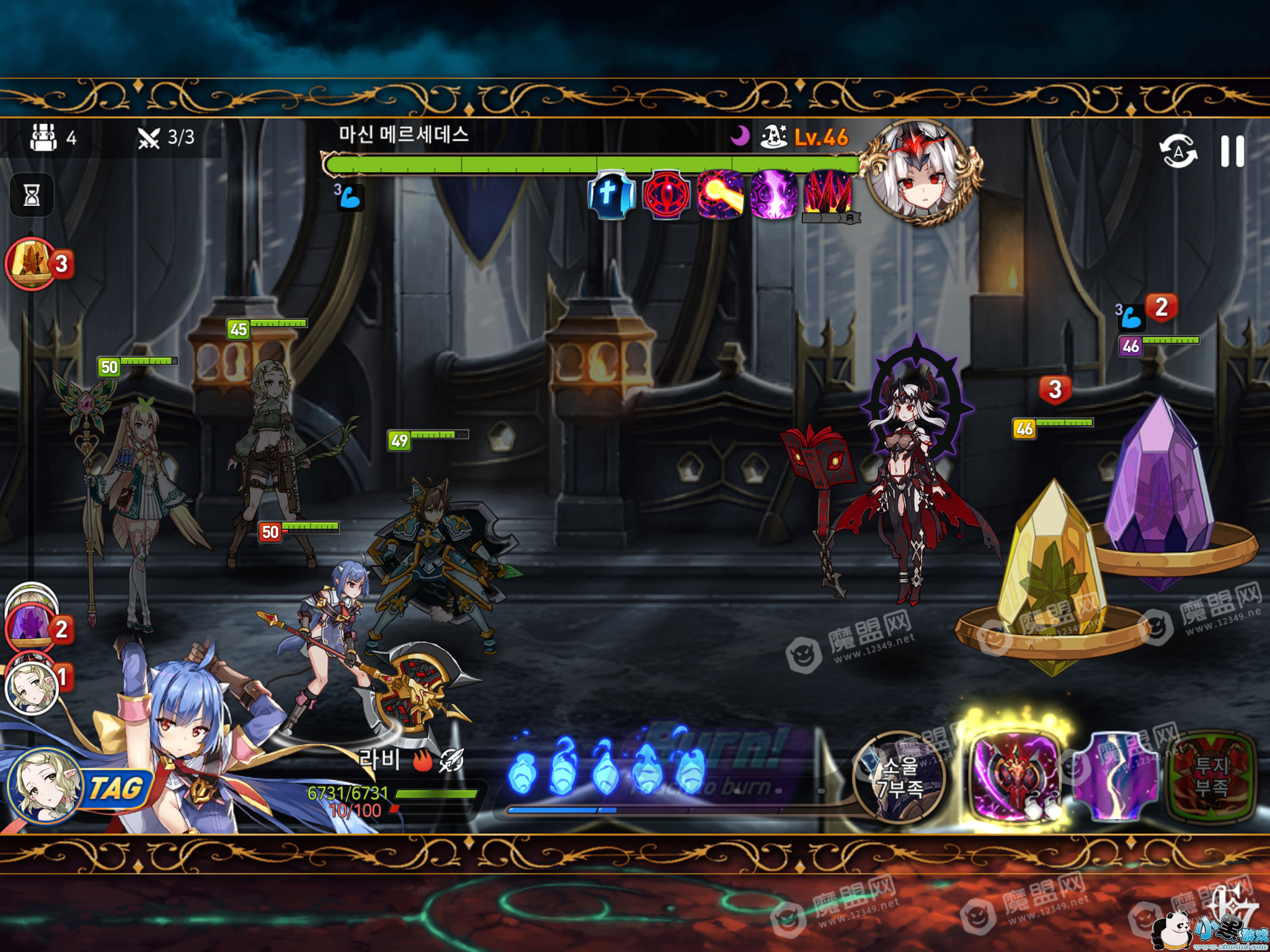Inspect the boss's purple burst skill
1270x952 pixels.
(x=775, y=195)
